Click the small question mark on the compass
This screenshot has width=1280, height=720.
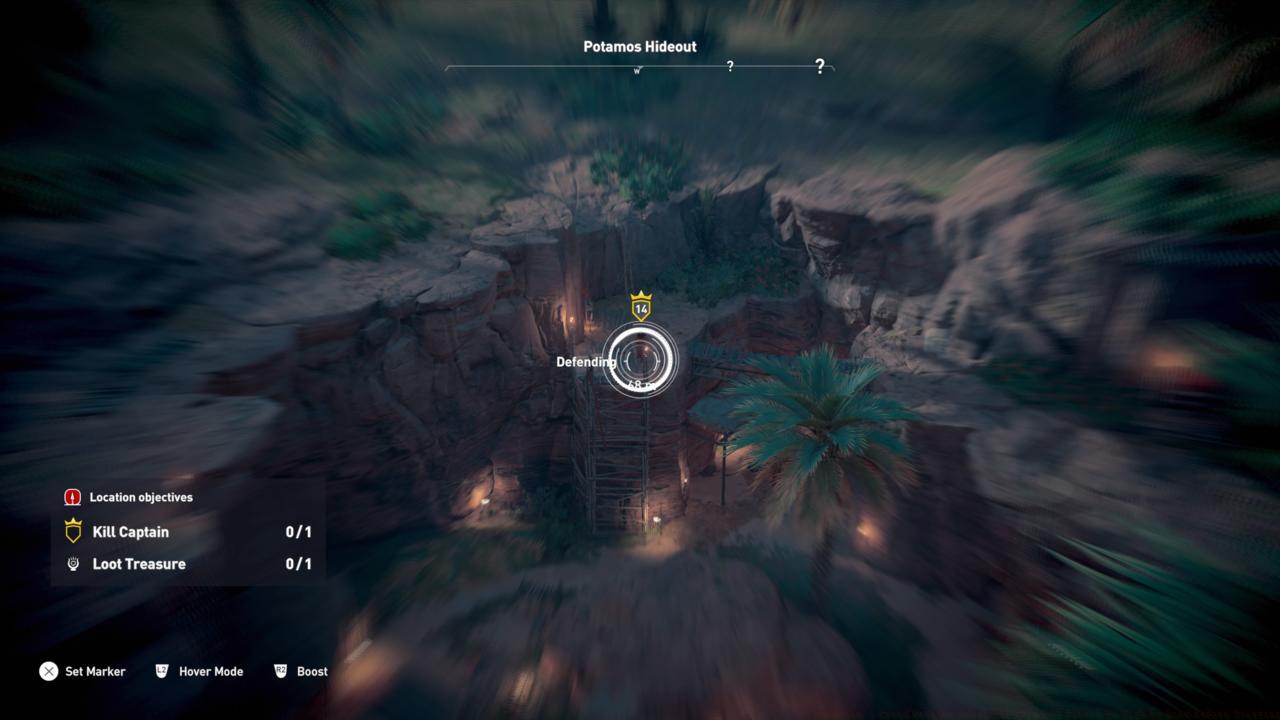[x=730, y=66]
